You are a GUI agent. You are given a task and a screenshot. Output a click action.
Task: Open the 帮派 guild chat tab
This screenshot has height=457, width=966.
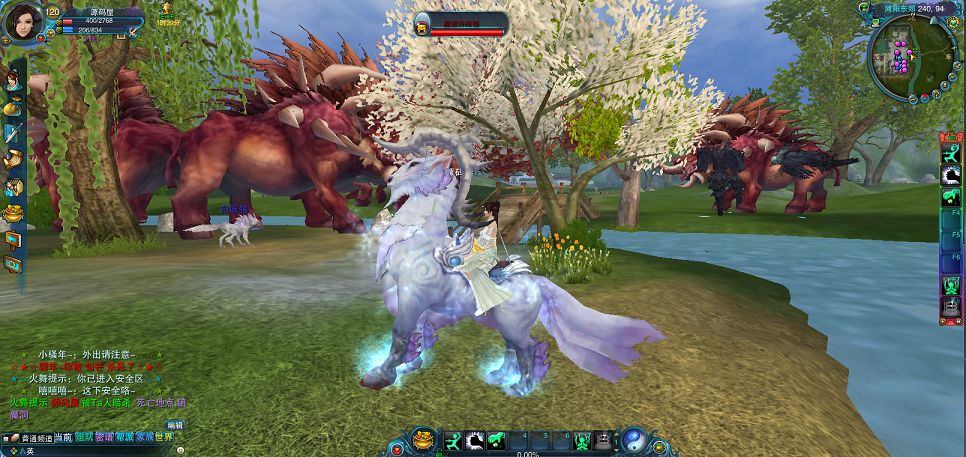(x=125, y=438)
